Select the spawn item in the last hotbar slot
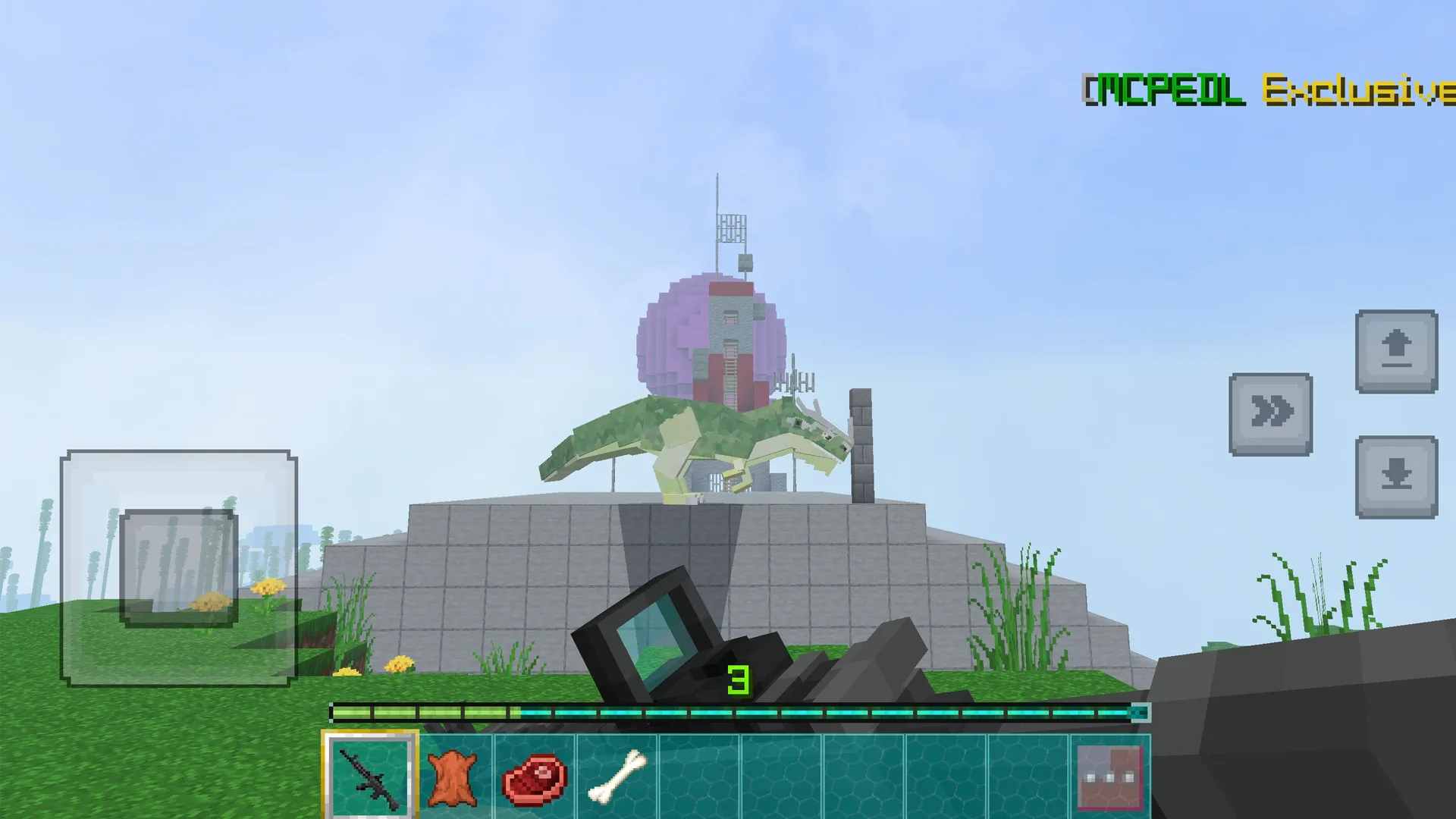This screenshot has width=1456, height=819. [x=1111, y=773]
